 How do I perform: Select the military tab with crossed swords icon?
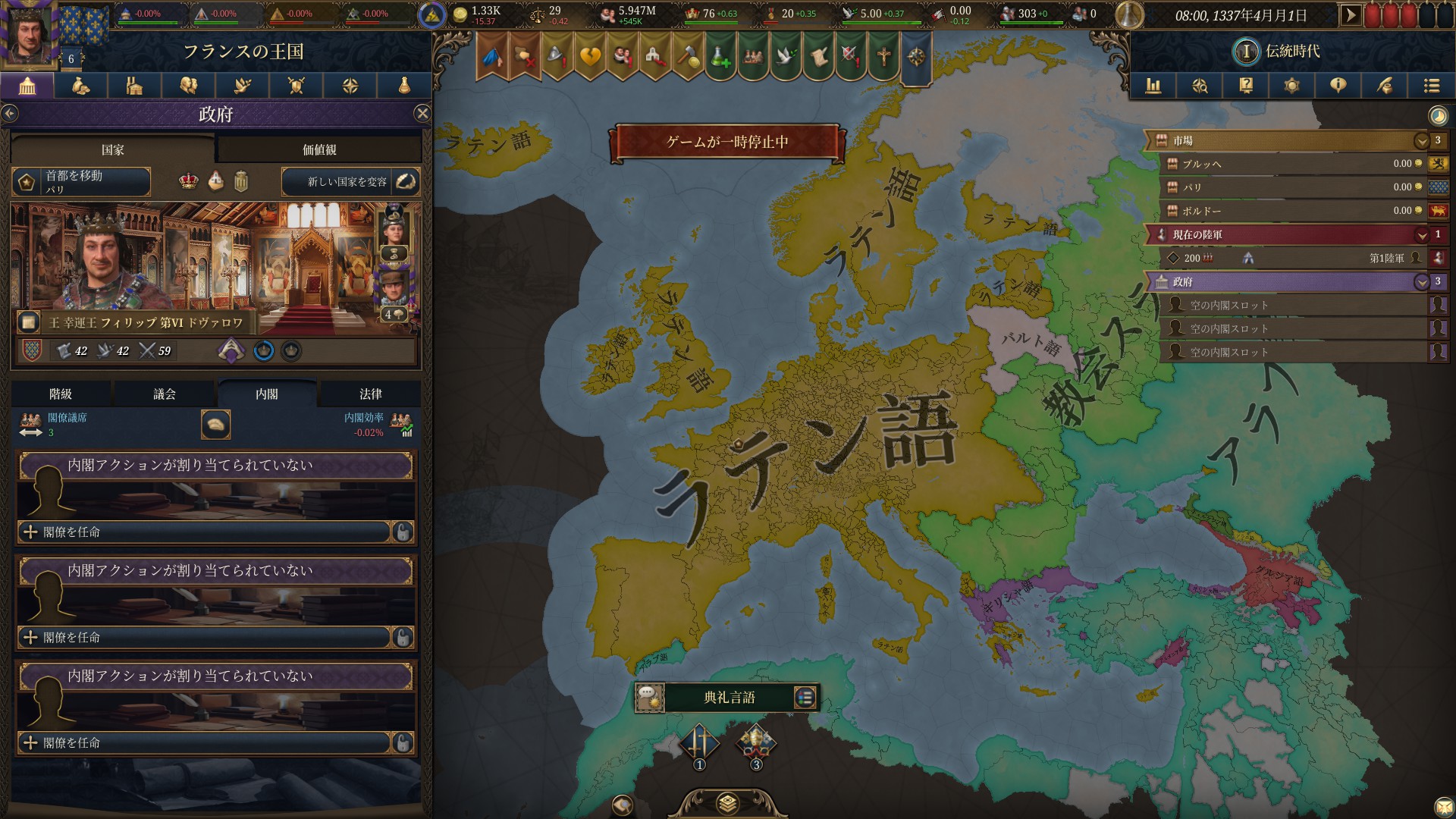(297, 86)
